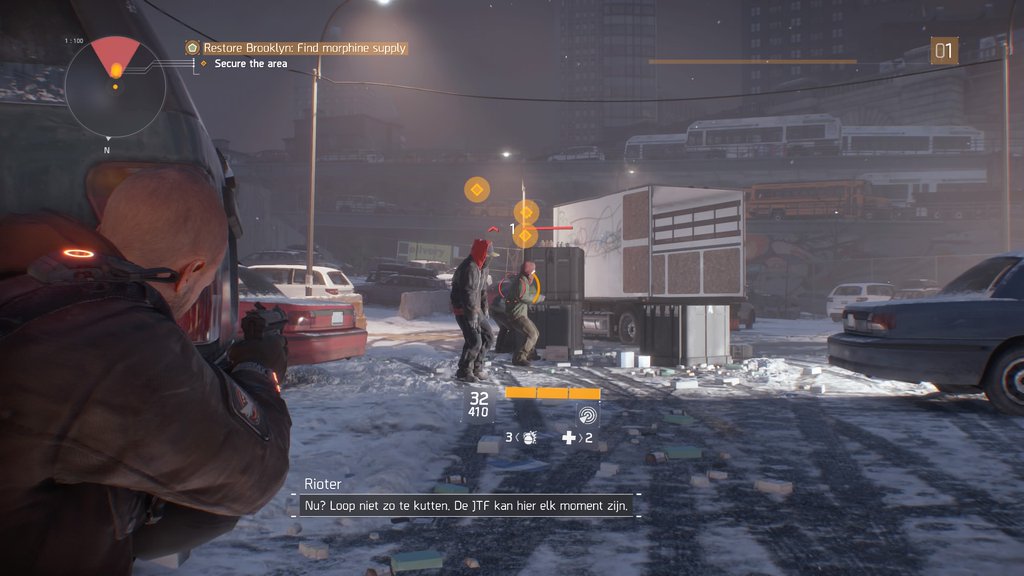Select the Restore Brooklyn mission tracker
Screen dimensions: 1024x576
pos(296,48)
